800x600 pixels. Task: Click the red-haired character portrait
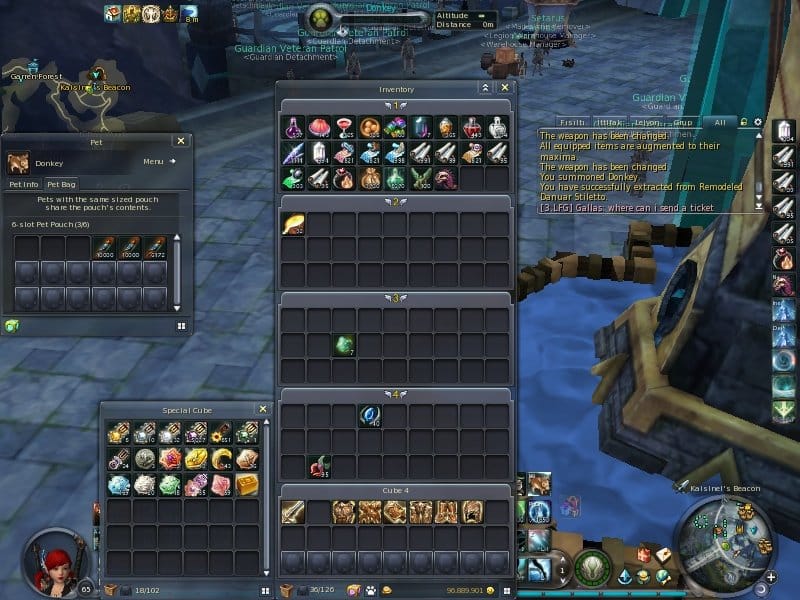click(x=52, y=561)
